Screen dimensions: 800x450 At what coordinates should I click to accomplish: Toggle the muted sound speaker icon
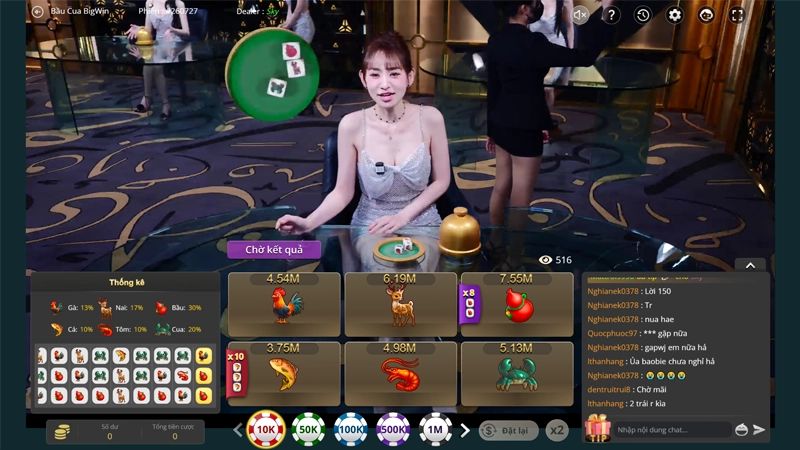point(580,15)
